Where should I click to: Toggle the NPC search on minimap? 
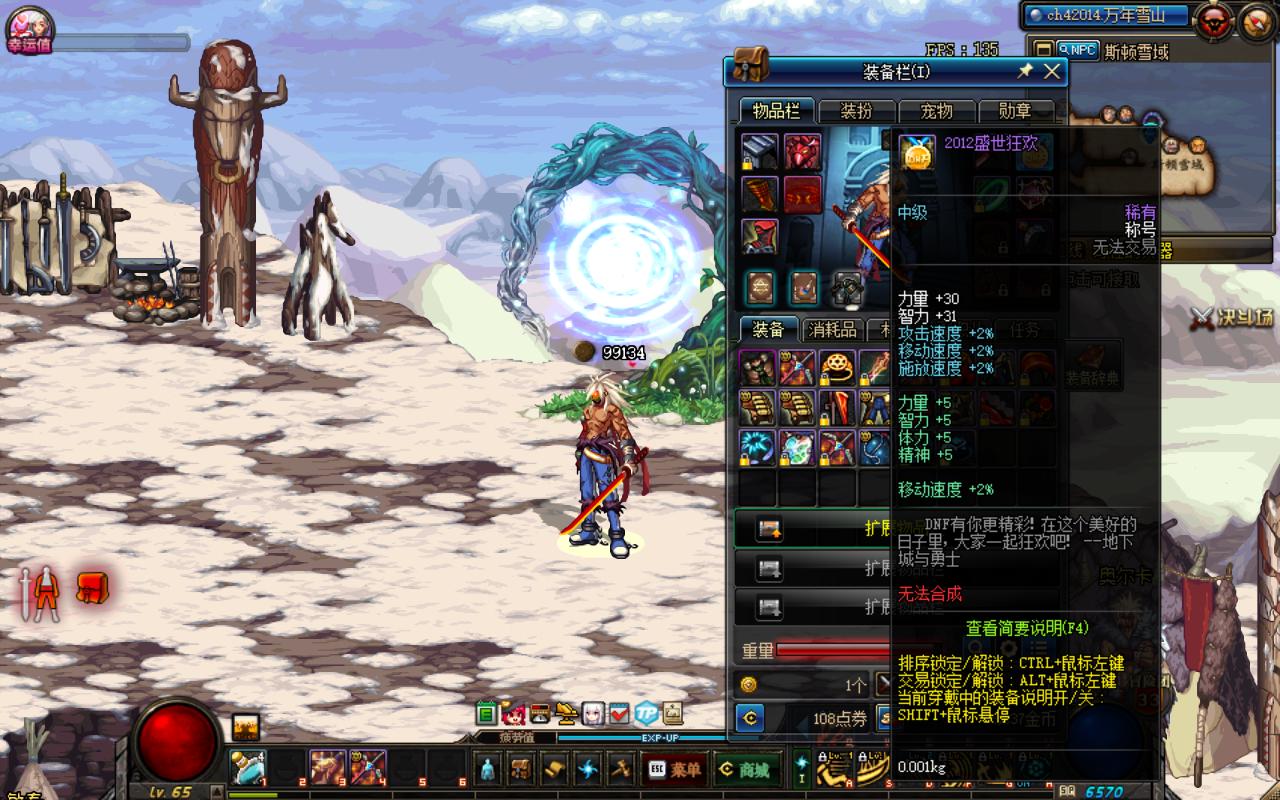[1077, 50]
